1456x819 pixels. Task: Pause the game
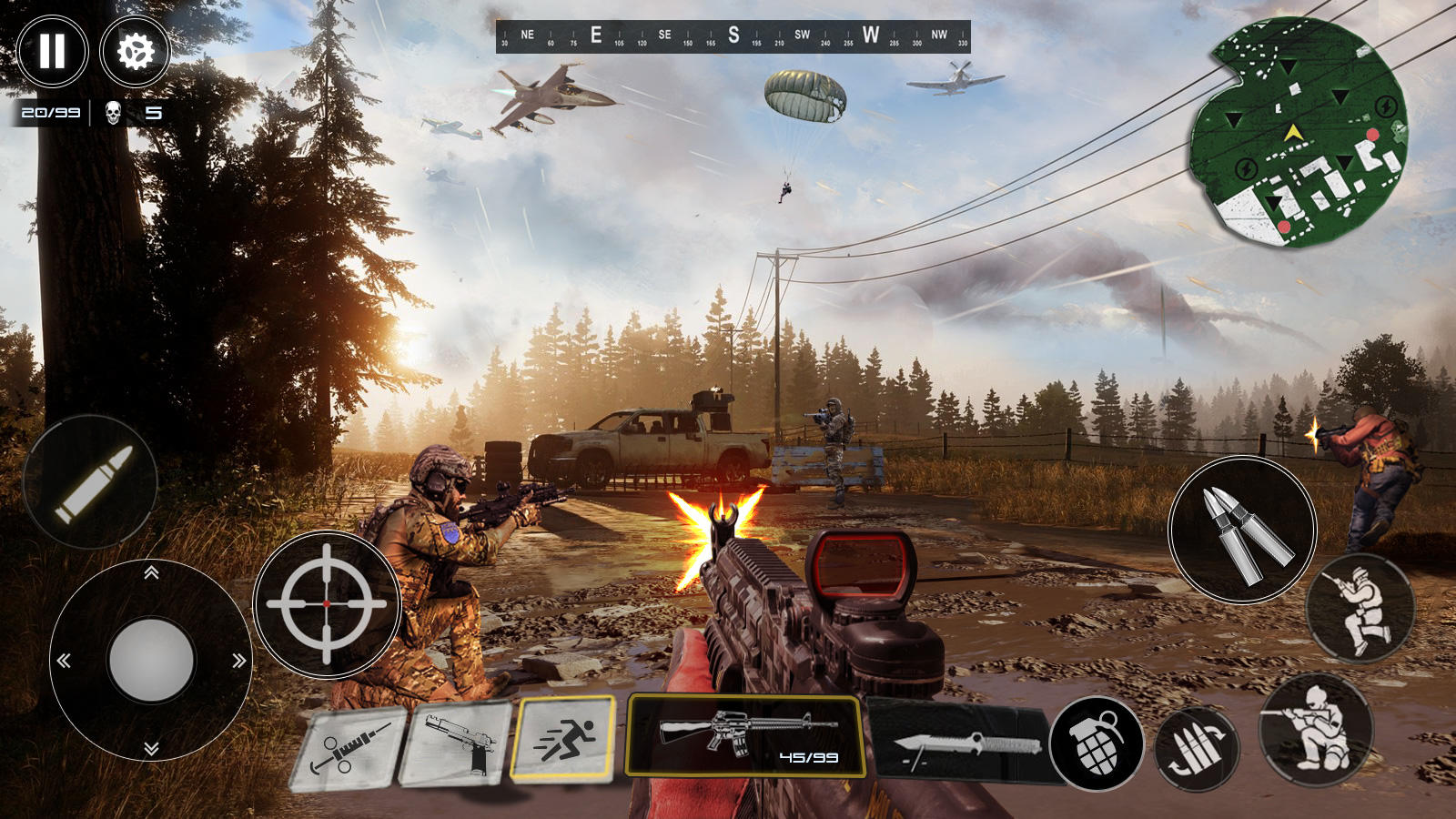(52, 51)
